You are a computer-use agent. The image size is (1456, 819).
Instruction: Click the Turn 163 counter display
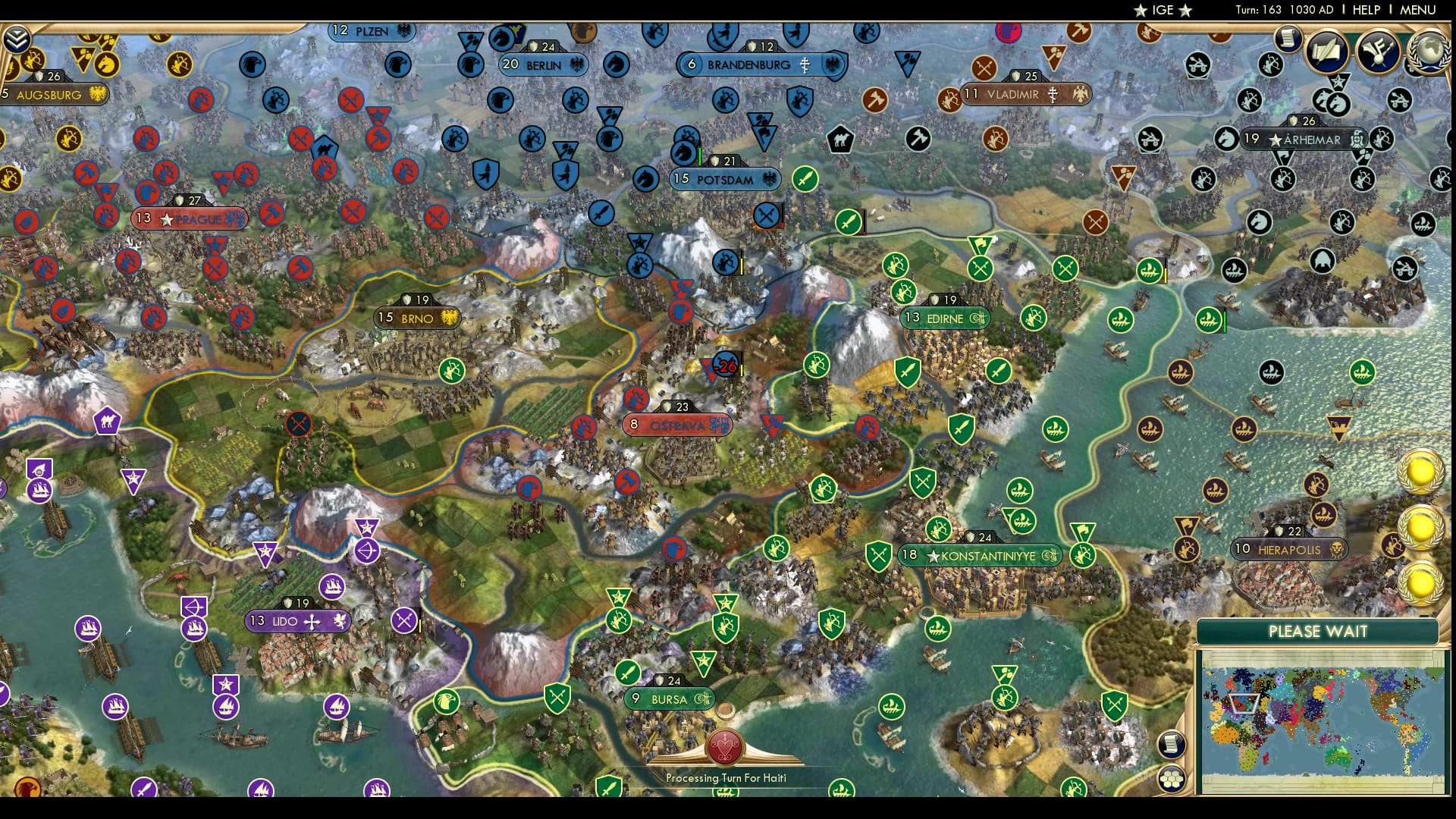pos(1282,10)
